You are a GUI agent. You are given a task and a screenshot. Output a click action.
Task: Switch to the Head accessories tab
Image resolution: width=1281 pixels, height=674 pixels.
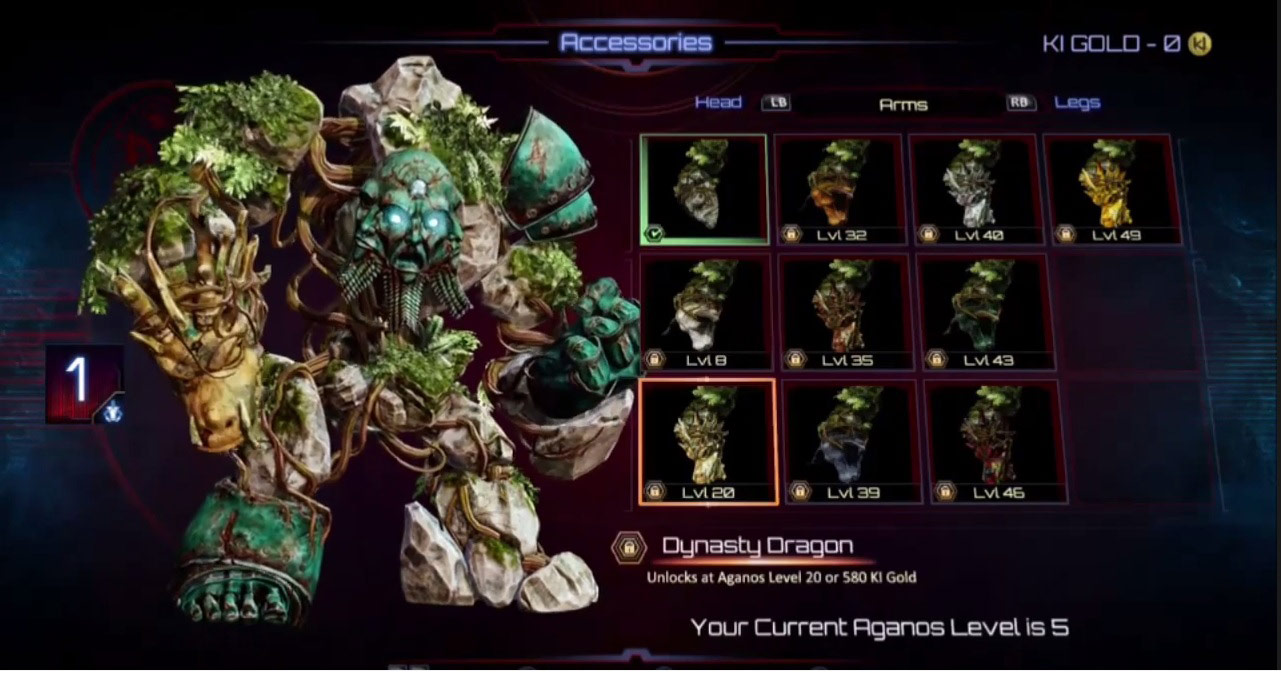(x=718, y=102)
